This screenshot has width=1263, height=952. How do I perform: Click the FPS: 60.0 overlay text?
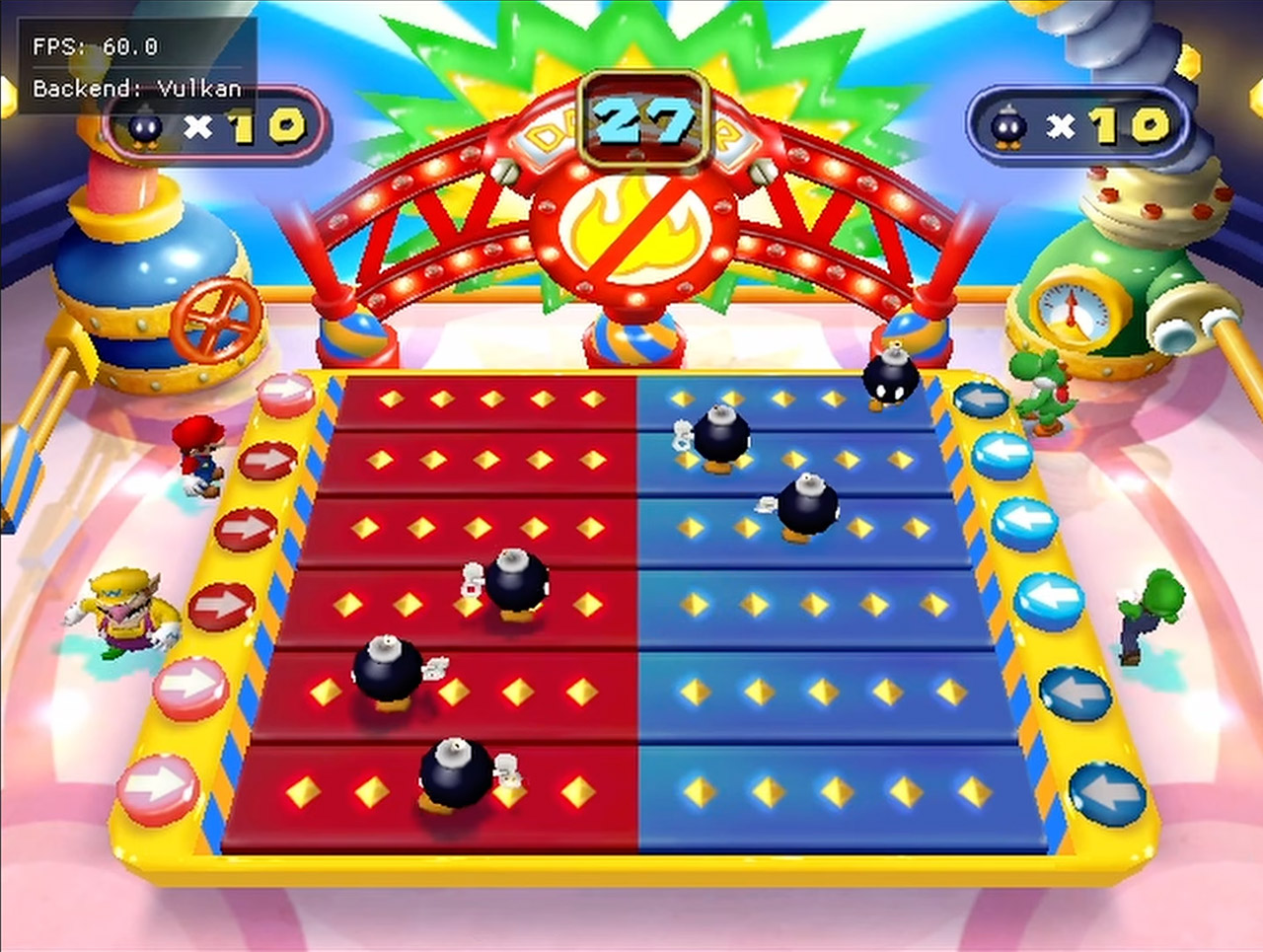[x=94, y=46]
